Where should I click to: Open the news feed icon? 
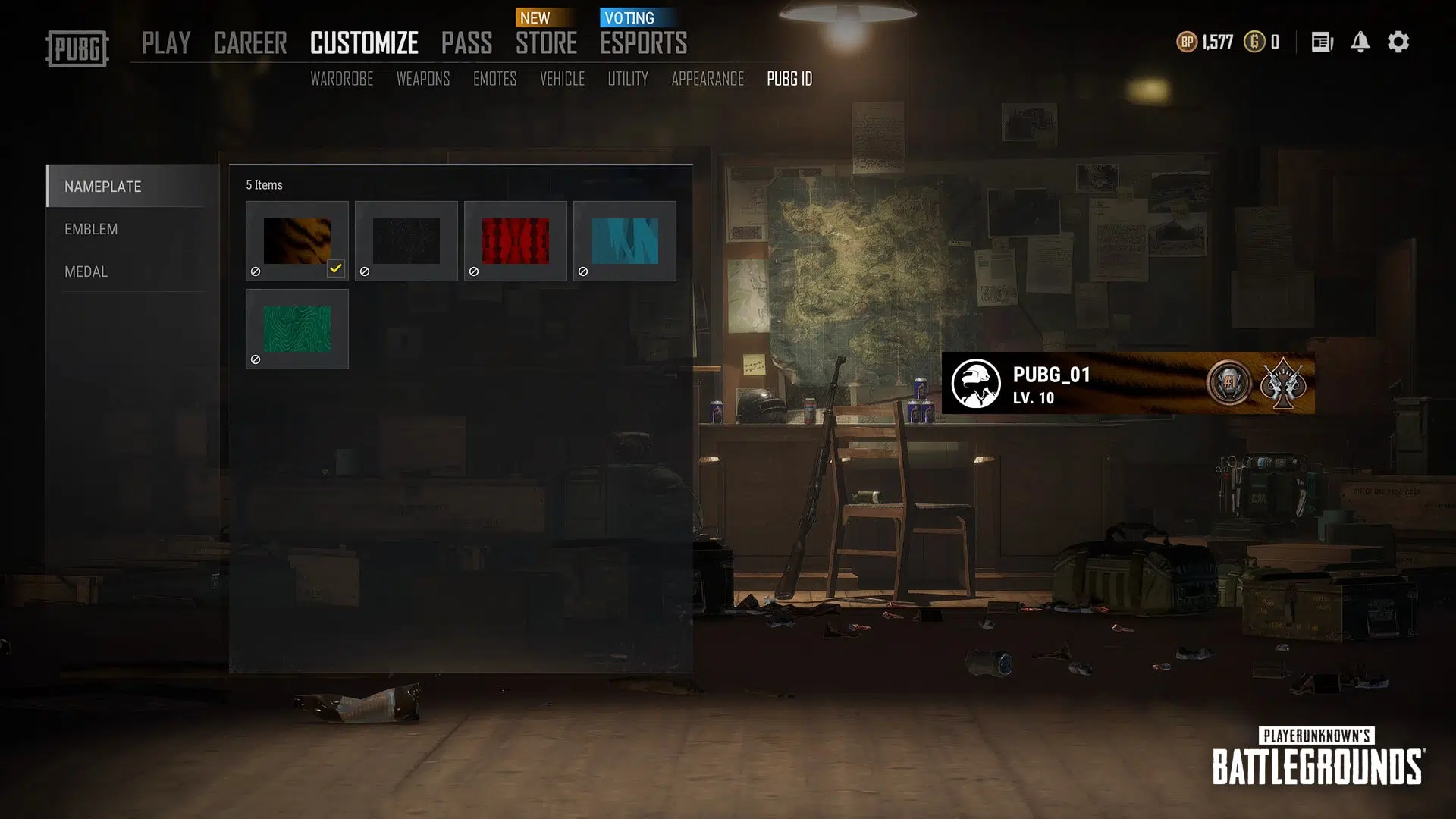(x=1321, y=42)
